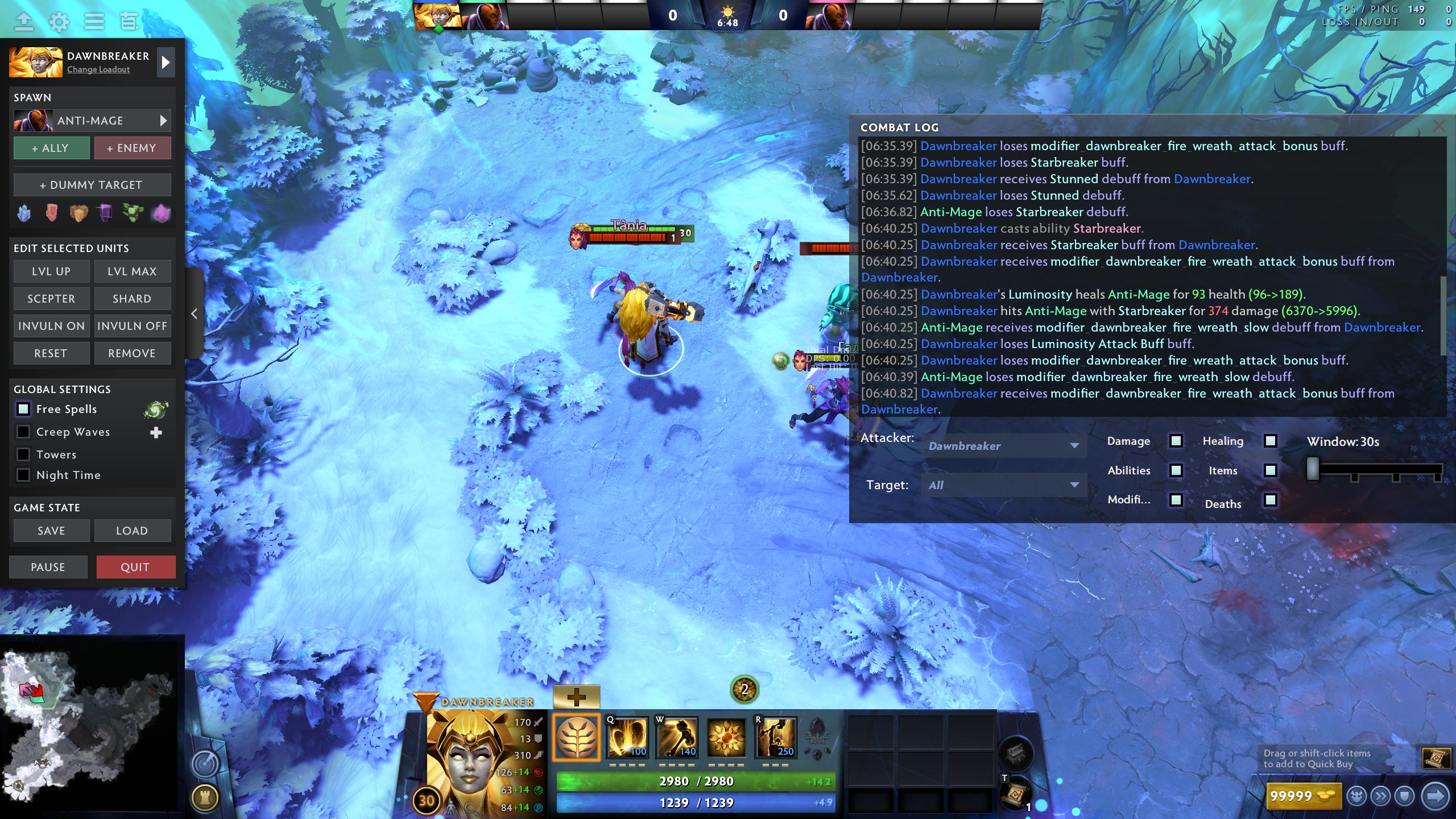This screenshot has height=819, width=1456.
Task: Toggle the Night Time checkbox
Action: tap(23, 475)
